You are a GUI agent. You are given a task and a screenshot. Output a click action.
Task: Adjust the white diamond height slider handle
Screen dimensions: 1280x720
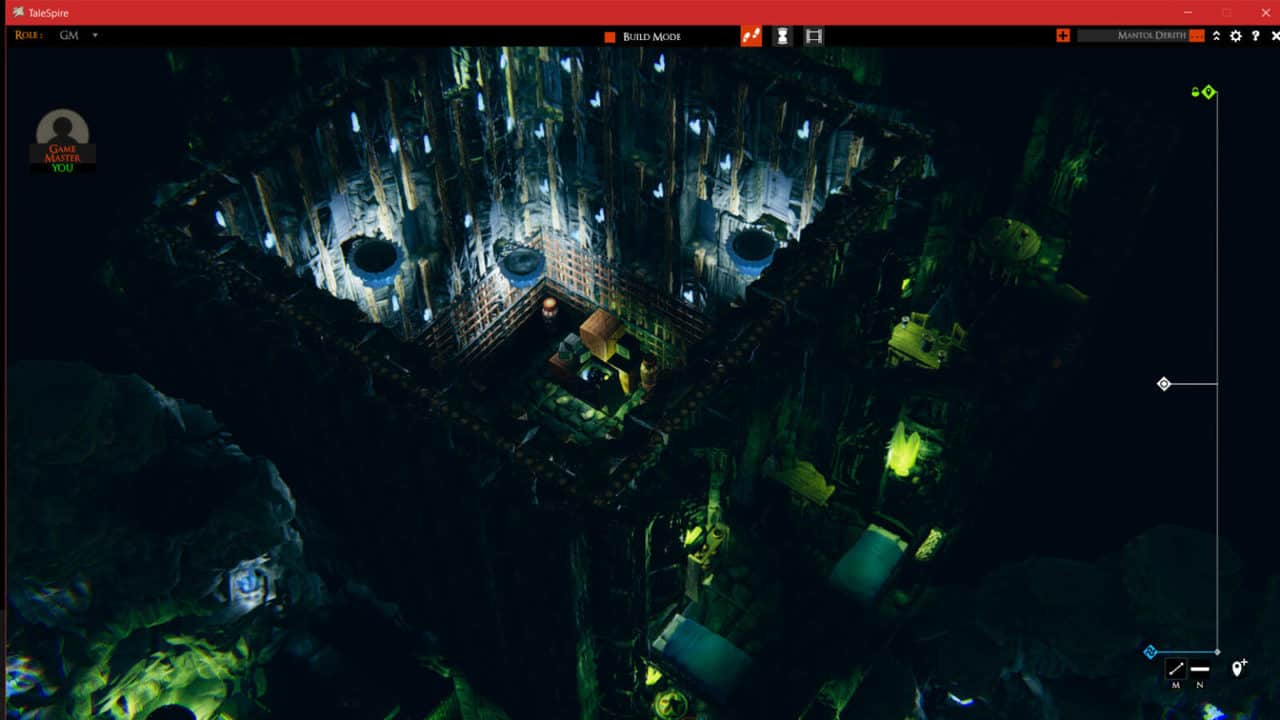click(x=1164, y=384)
